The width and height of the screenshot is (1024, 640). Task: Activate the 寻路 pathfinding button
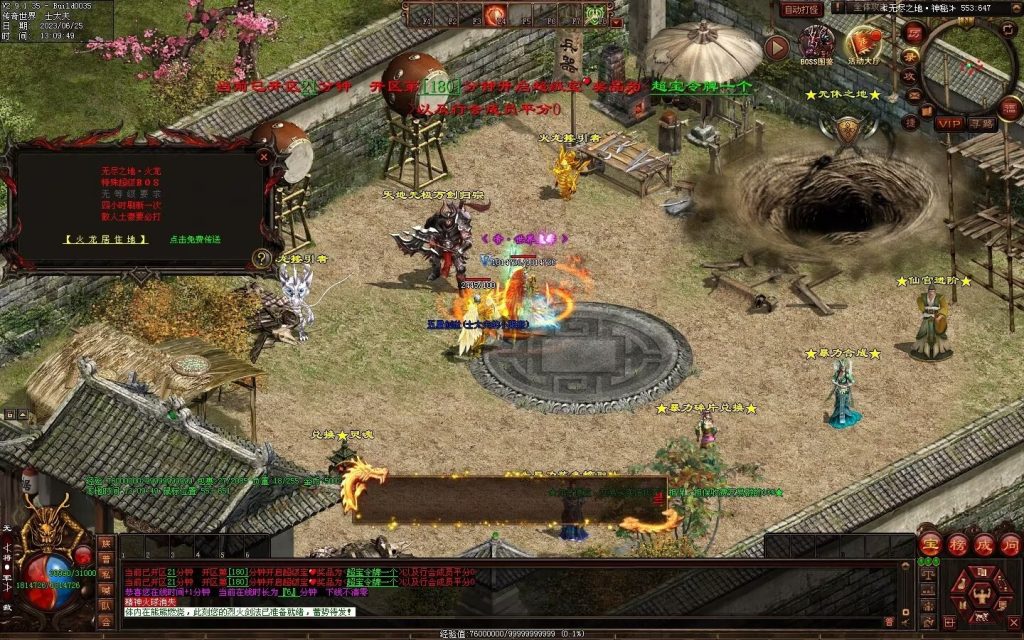982,123
